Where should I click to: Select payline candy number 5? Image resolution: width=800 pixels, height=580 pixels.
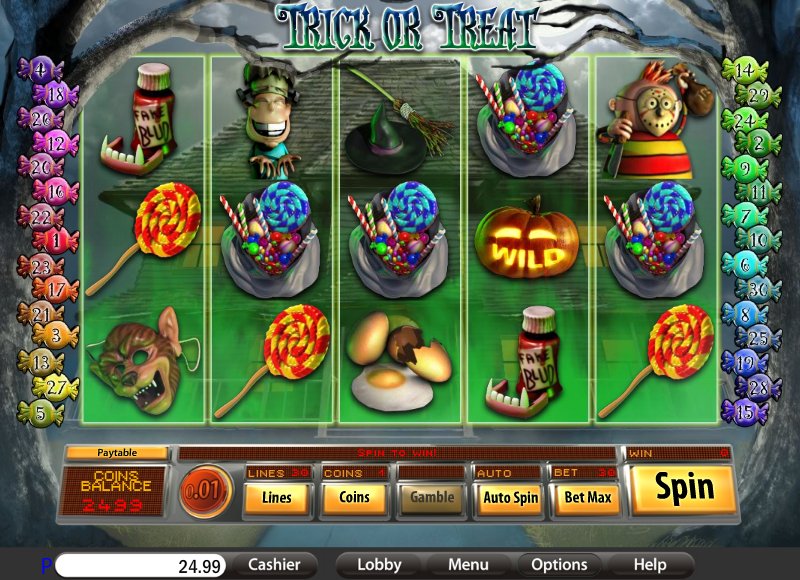(40, 411)
